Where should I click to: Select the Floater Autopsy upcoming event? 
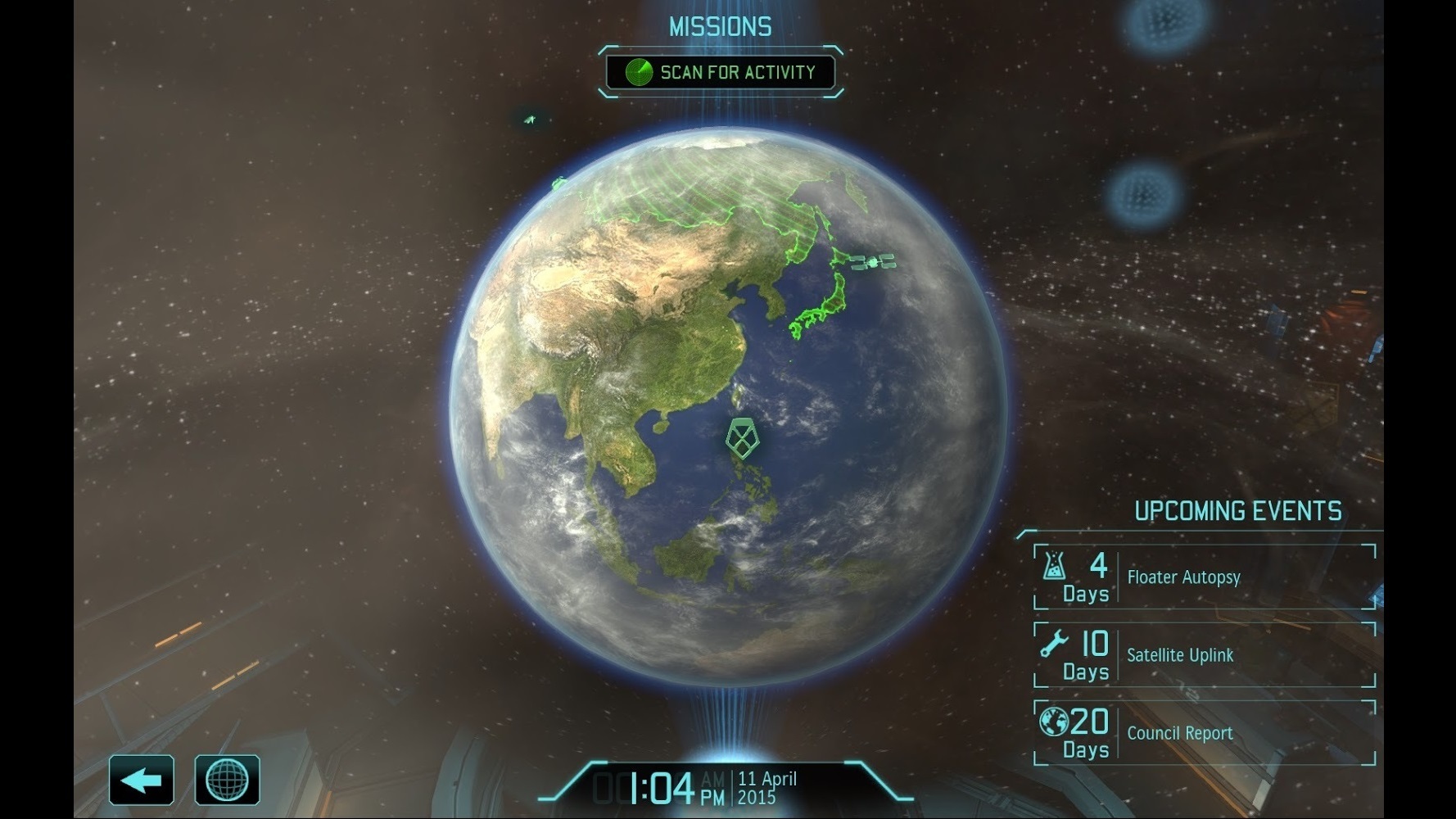click(x=1204, y=577)
